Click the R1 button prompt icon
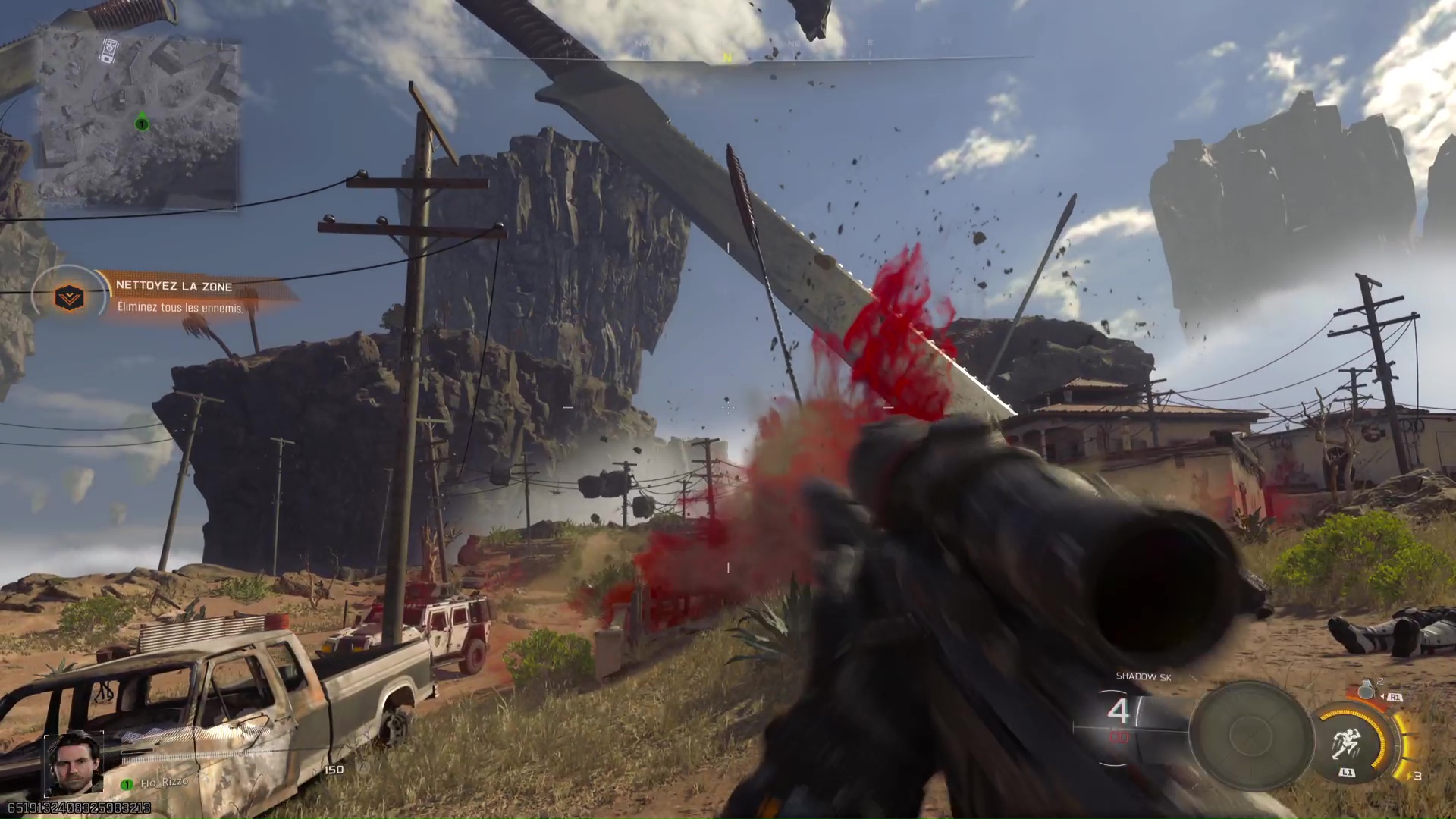The width and height of the screenshot is (1456, 819). [x=1395, y=698]
